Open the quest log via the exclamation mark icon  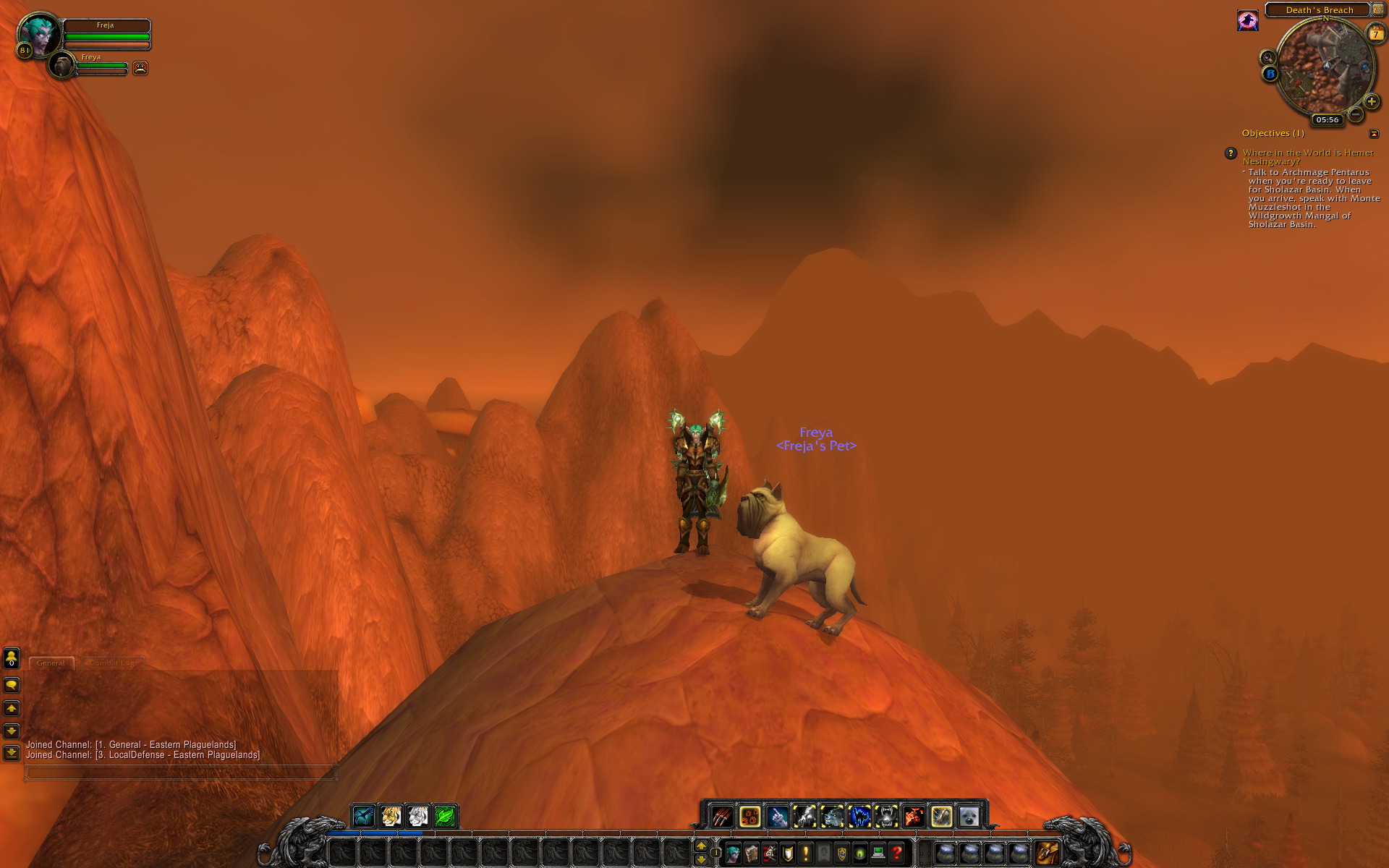pos(805,855)
